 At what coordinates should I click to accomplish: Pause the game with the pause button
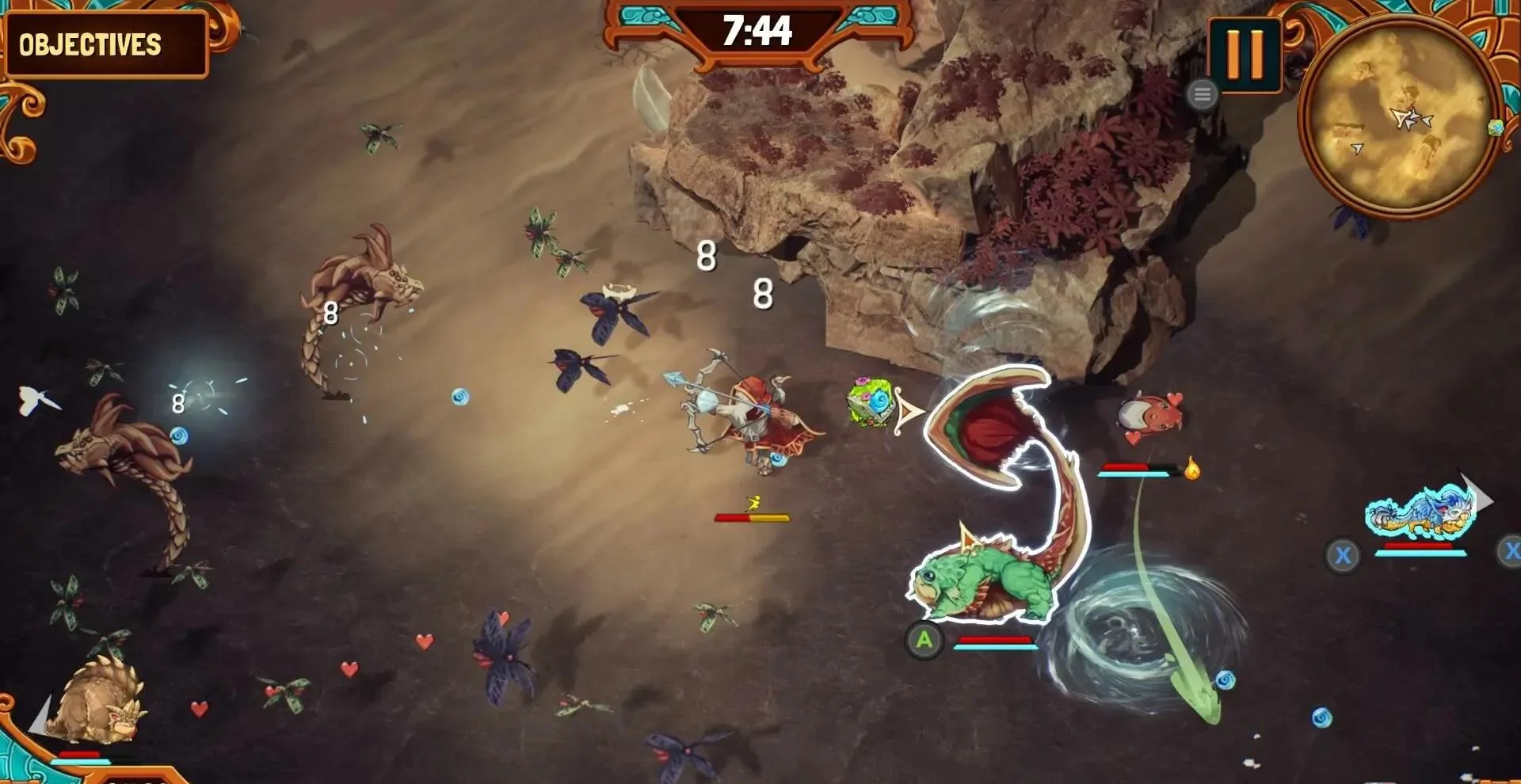pos(1245,54)
